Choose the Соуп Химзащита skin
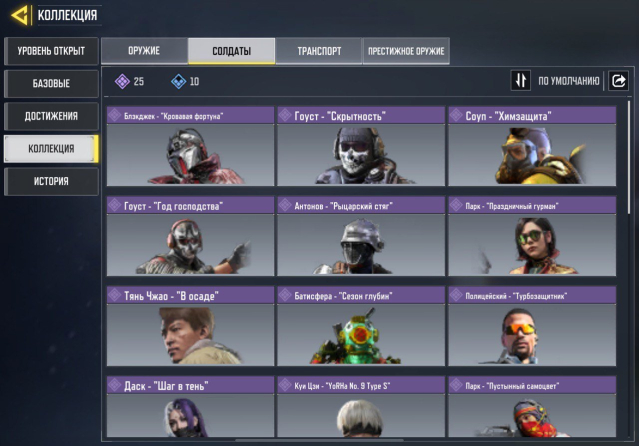Viewport: 639px width, 446px height. click(531, 147)
